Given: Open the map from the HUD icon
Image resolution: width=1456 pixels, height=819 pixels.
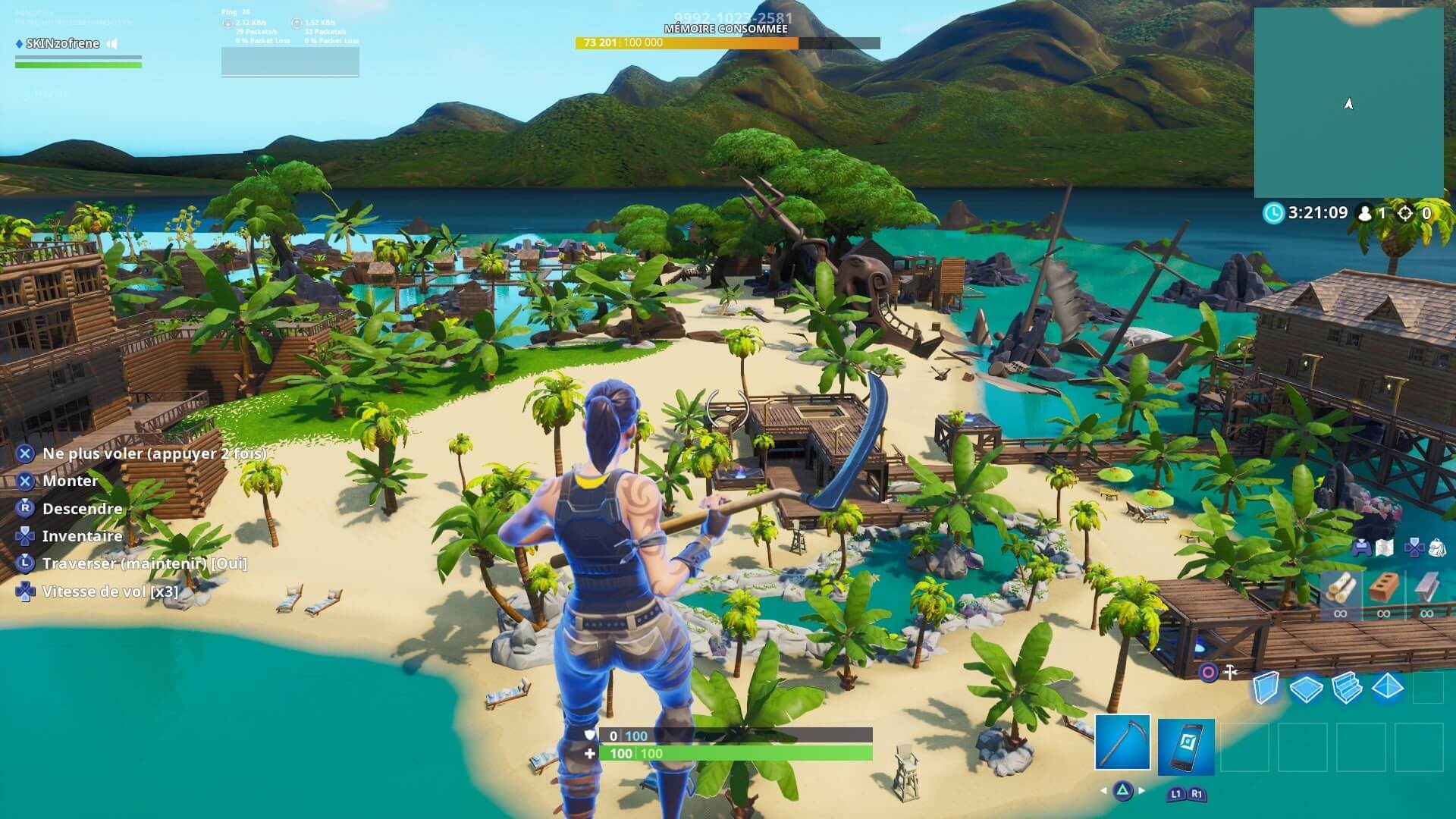Looking at the screenshot, I should click(1384, 547).
